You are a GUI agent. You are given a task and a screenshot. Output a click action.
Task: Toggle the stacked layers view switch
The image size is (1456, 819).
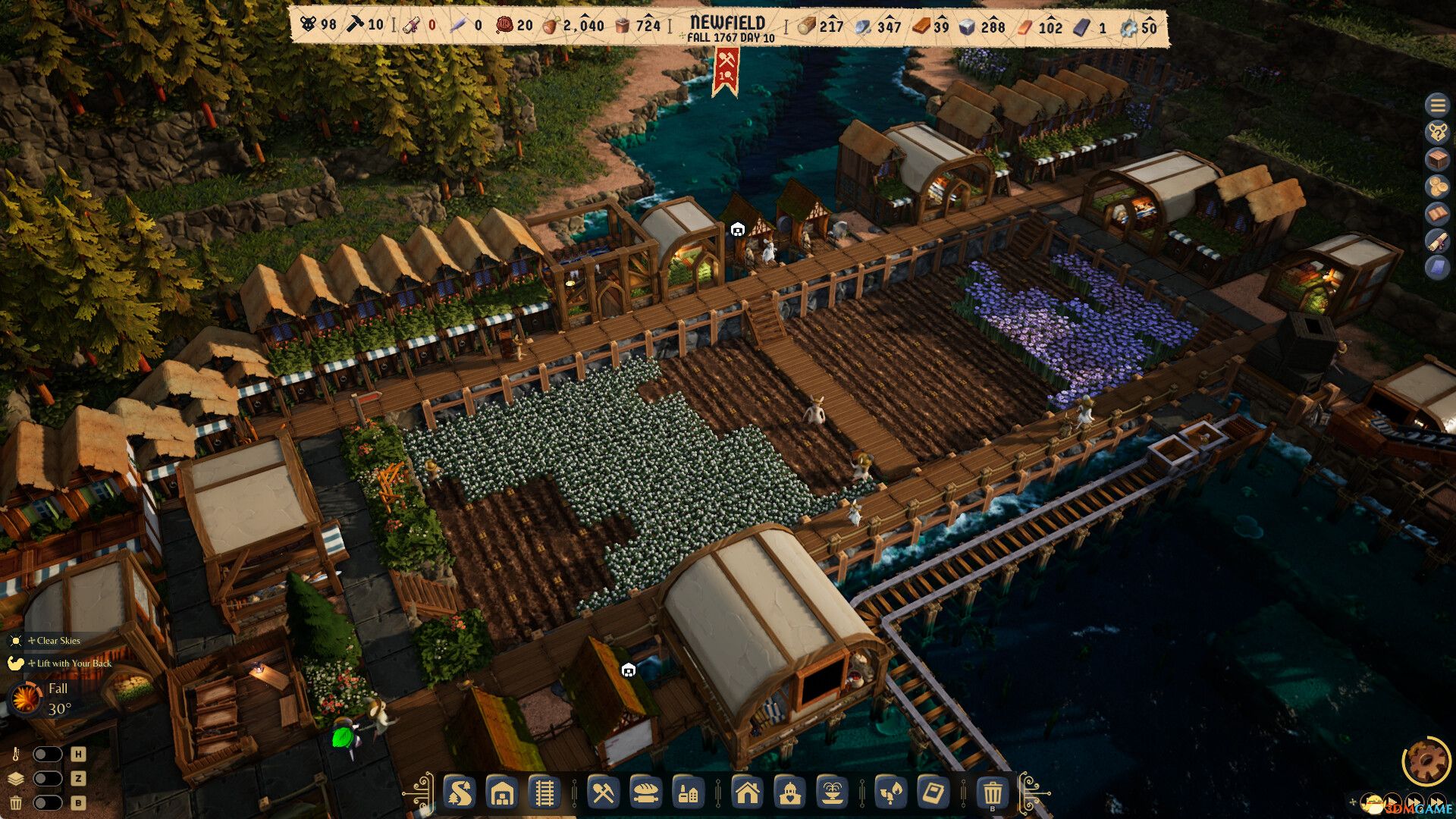pyautogui.click(x=47, y=779)
